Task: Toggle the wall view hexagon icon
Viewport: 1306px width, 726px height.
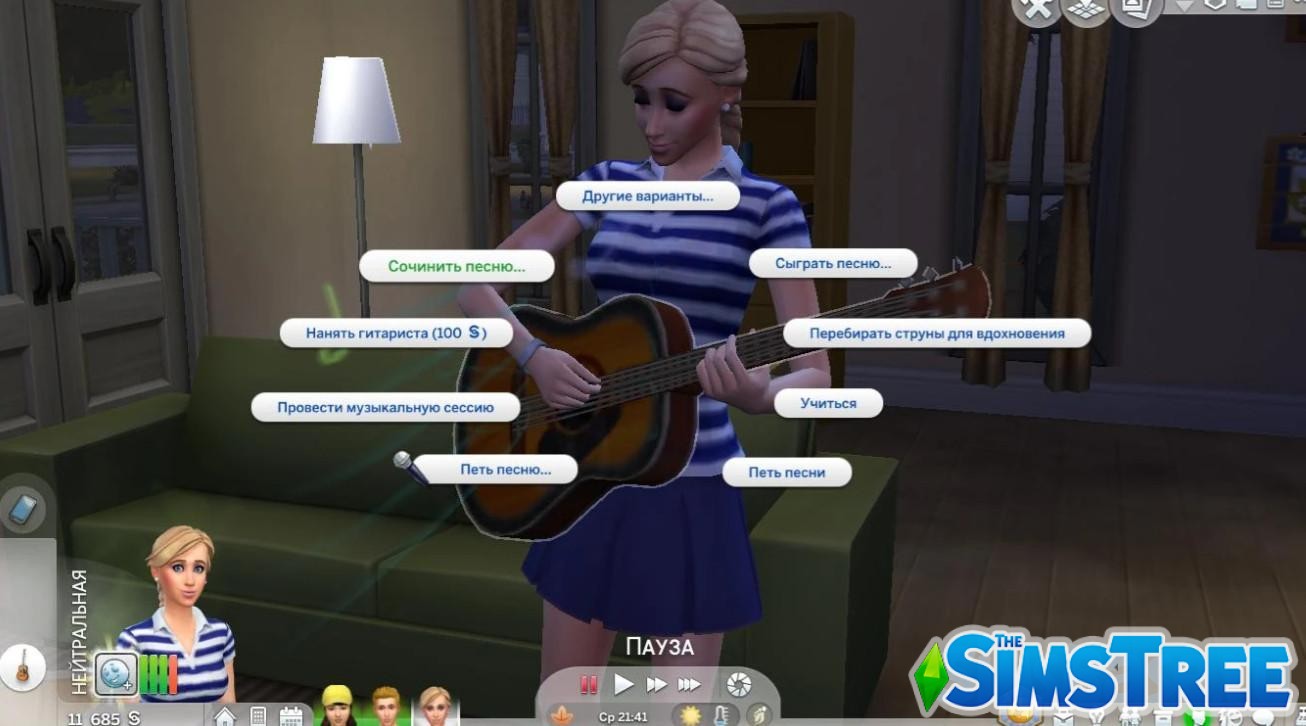Action: (x=1214, y=7)
